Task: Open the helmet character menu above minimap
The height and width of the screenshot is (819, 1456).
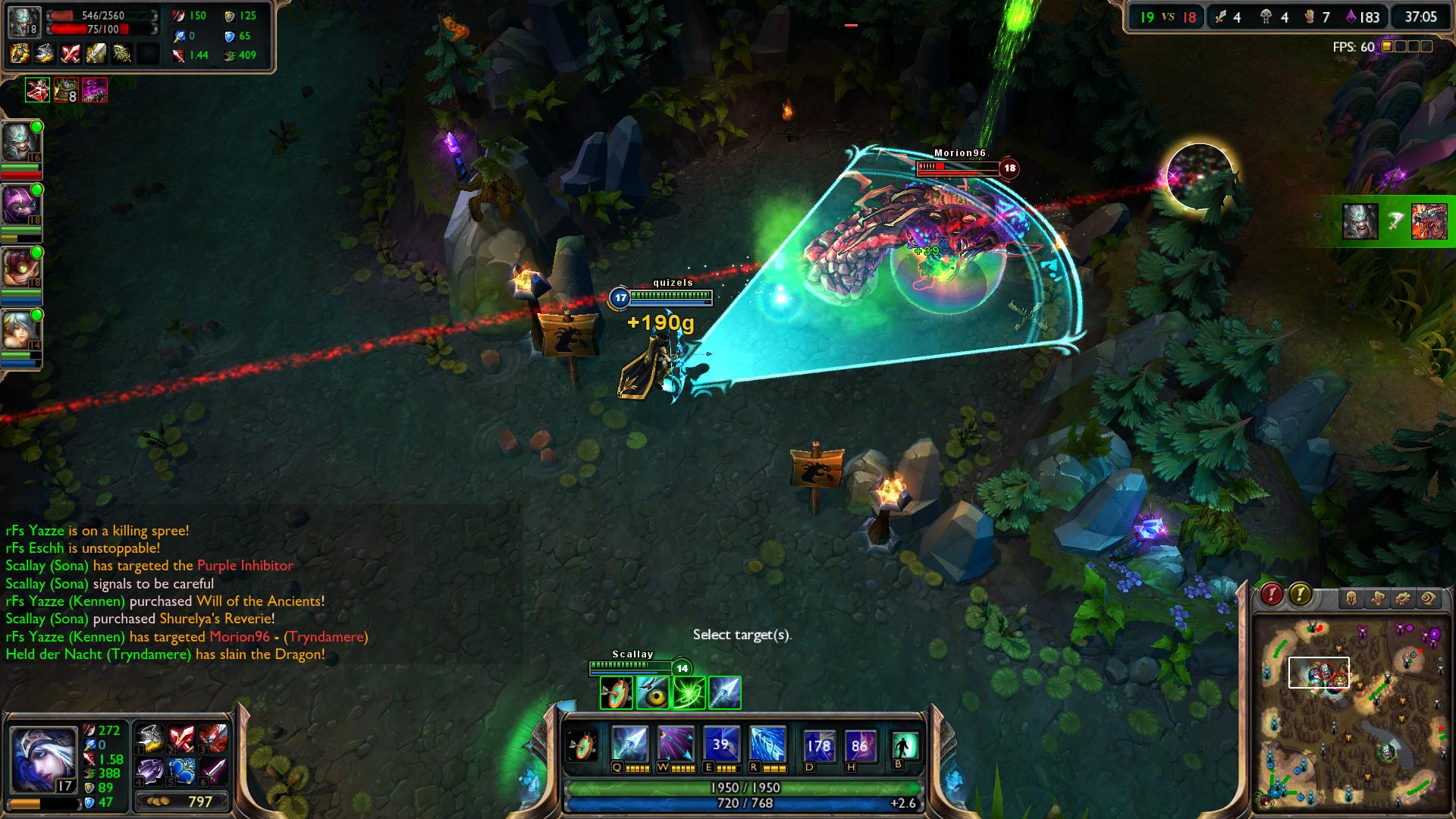Action: coord(1351,599)
